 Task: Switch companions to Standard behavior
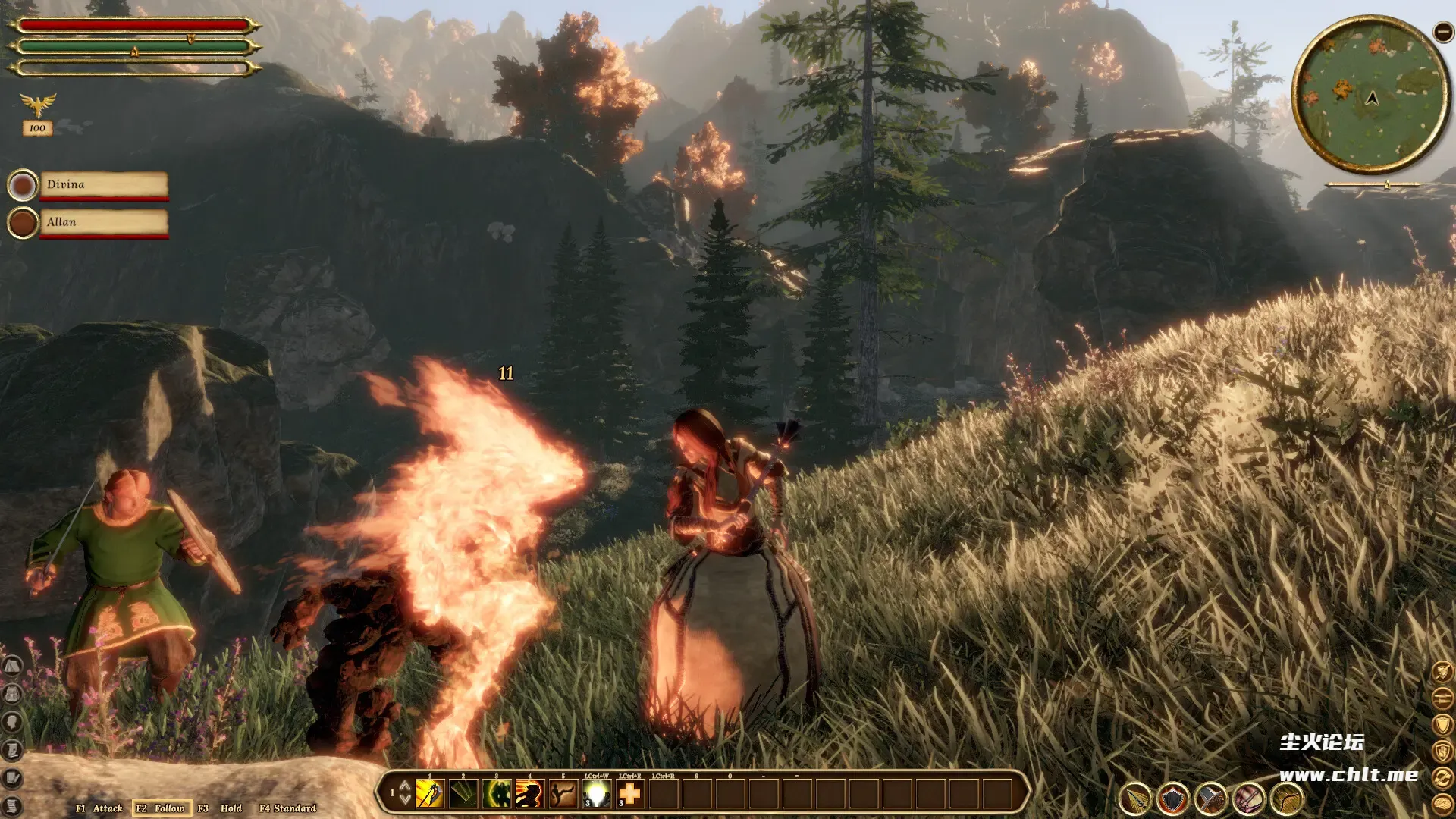[x=288, y=808]
